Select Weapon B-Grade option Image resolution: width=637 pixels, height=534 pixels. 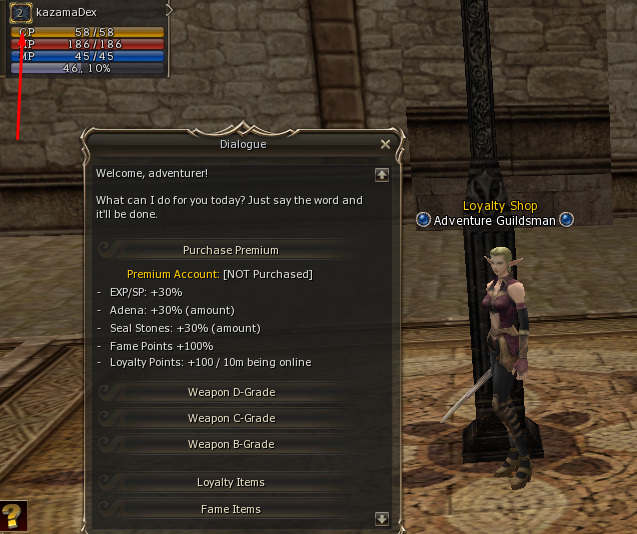coord(231,444)
